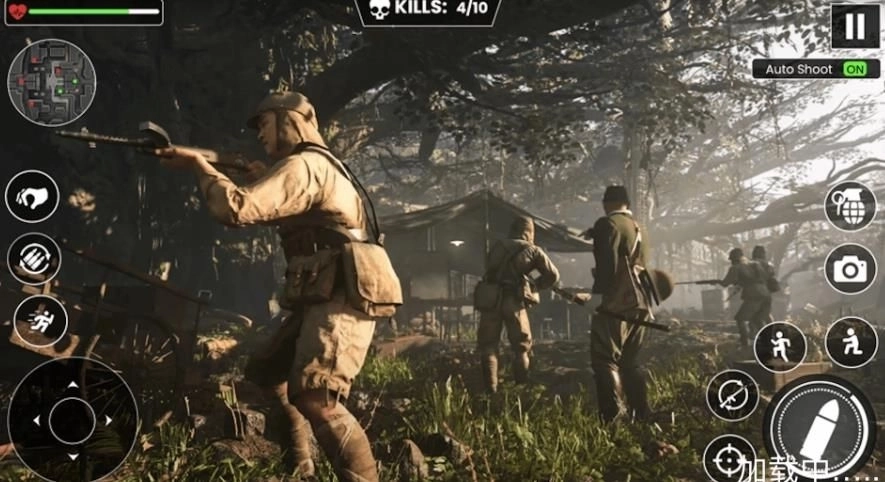Image resolution: width=885 pixels, height=482 pixels.
Task: Click the center of the movement joystick
Action: pyautogui.click(x=72, y=420)
